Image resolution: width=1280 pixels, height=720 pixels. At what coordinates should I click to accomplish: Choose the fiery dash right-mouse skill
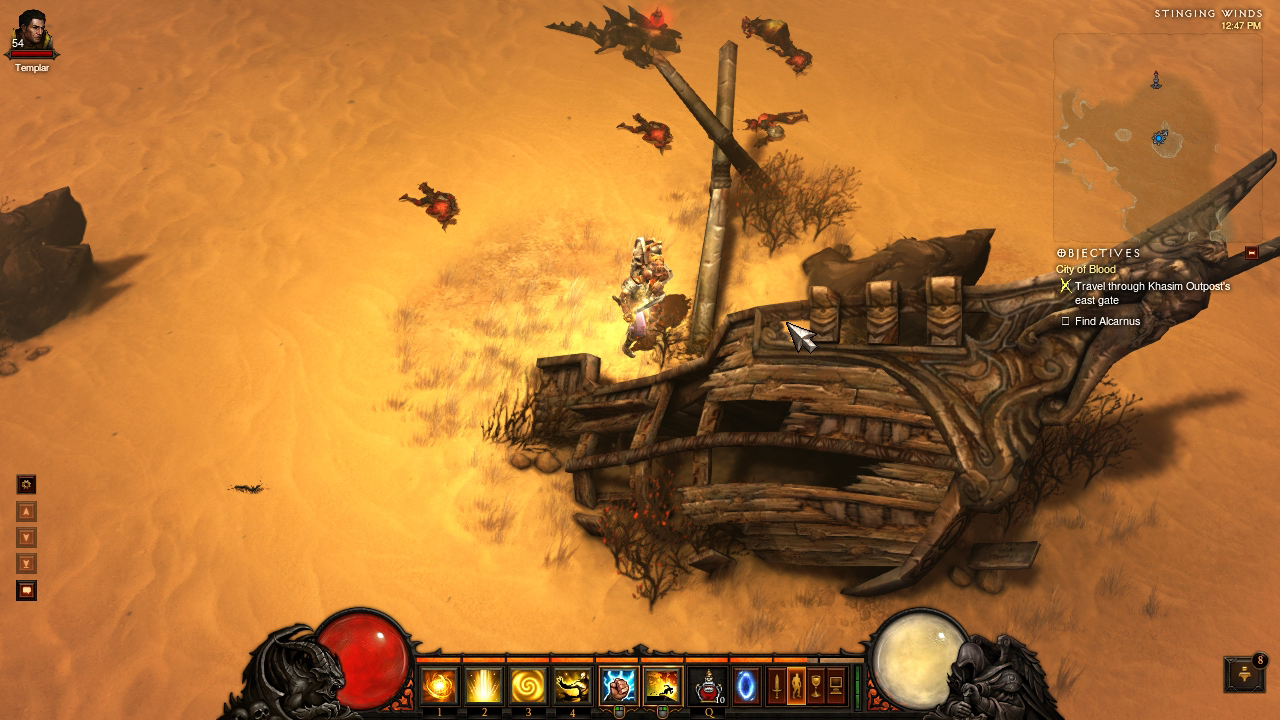(x=662, y=686)
